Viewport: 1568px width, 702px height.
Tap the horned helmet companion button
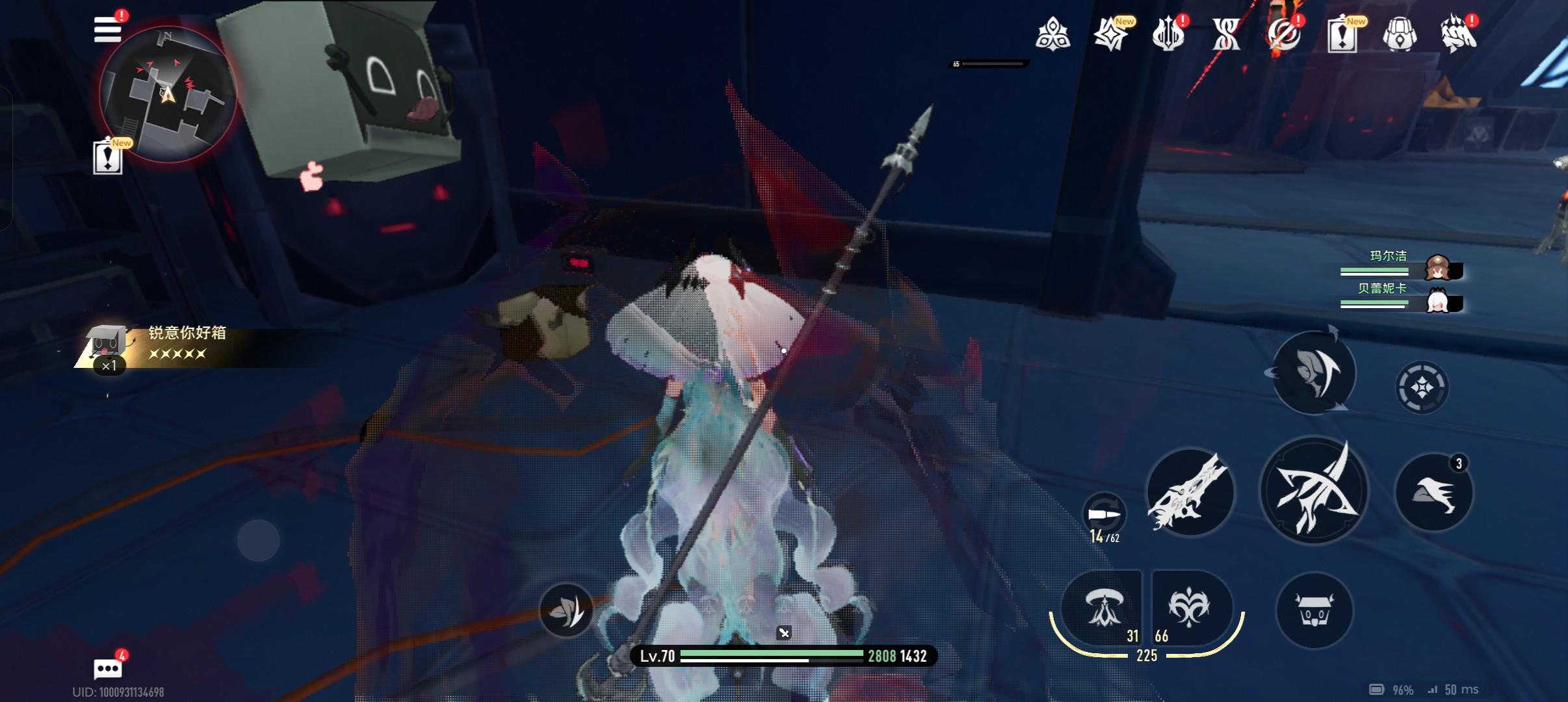tap(1314, 610)
